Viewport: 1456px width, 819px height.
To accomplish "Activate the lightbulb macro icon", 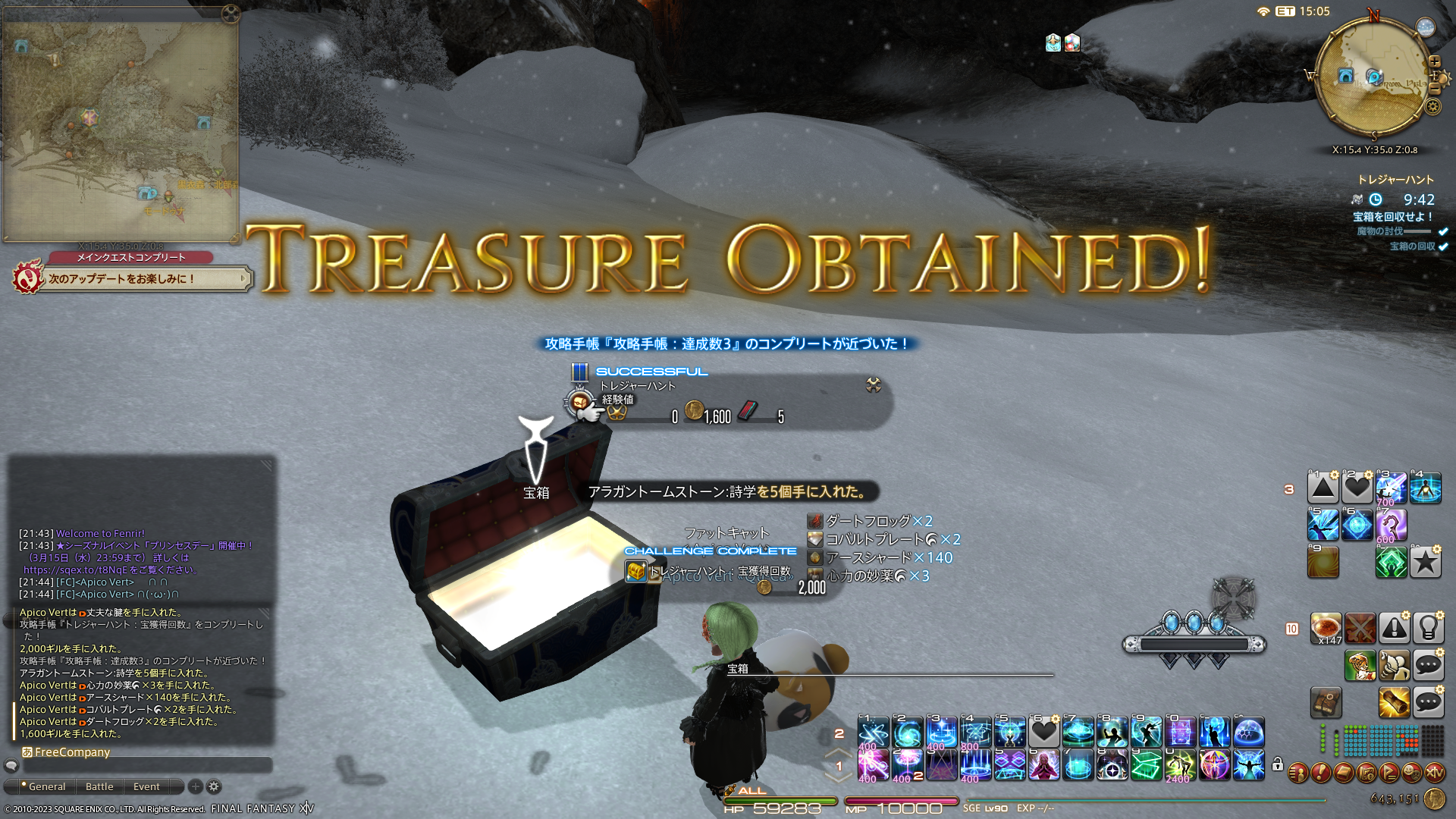I will click(1428, 628).
